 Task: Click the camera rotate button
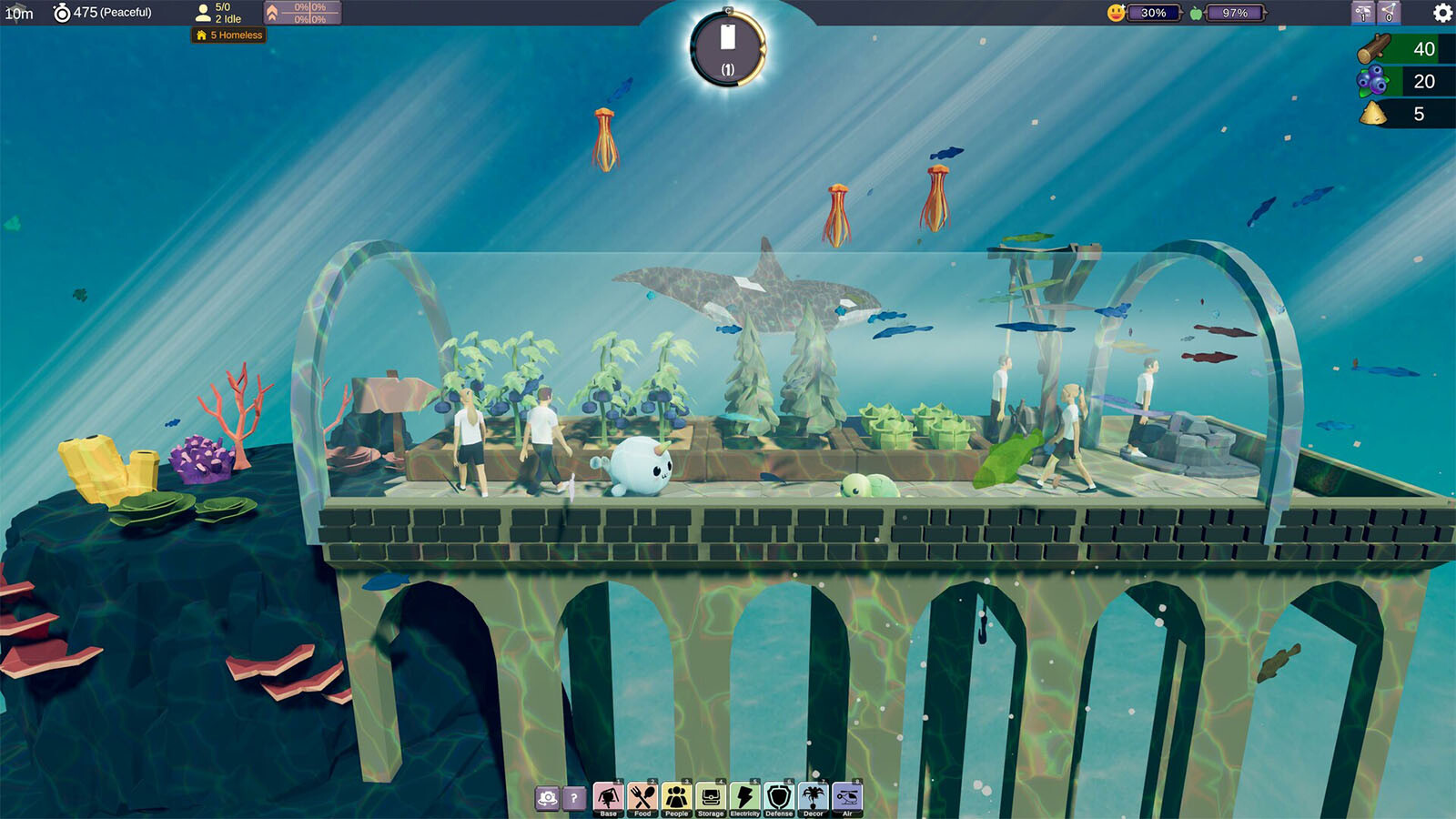[x=547, y=799]
